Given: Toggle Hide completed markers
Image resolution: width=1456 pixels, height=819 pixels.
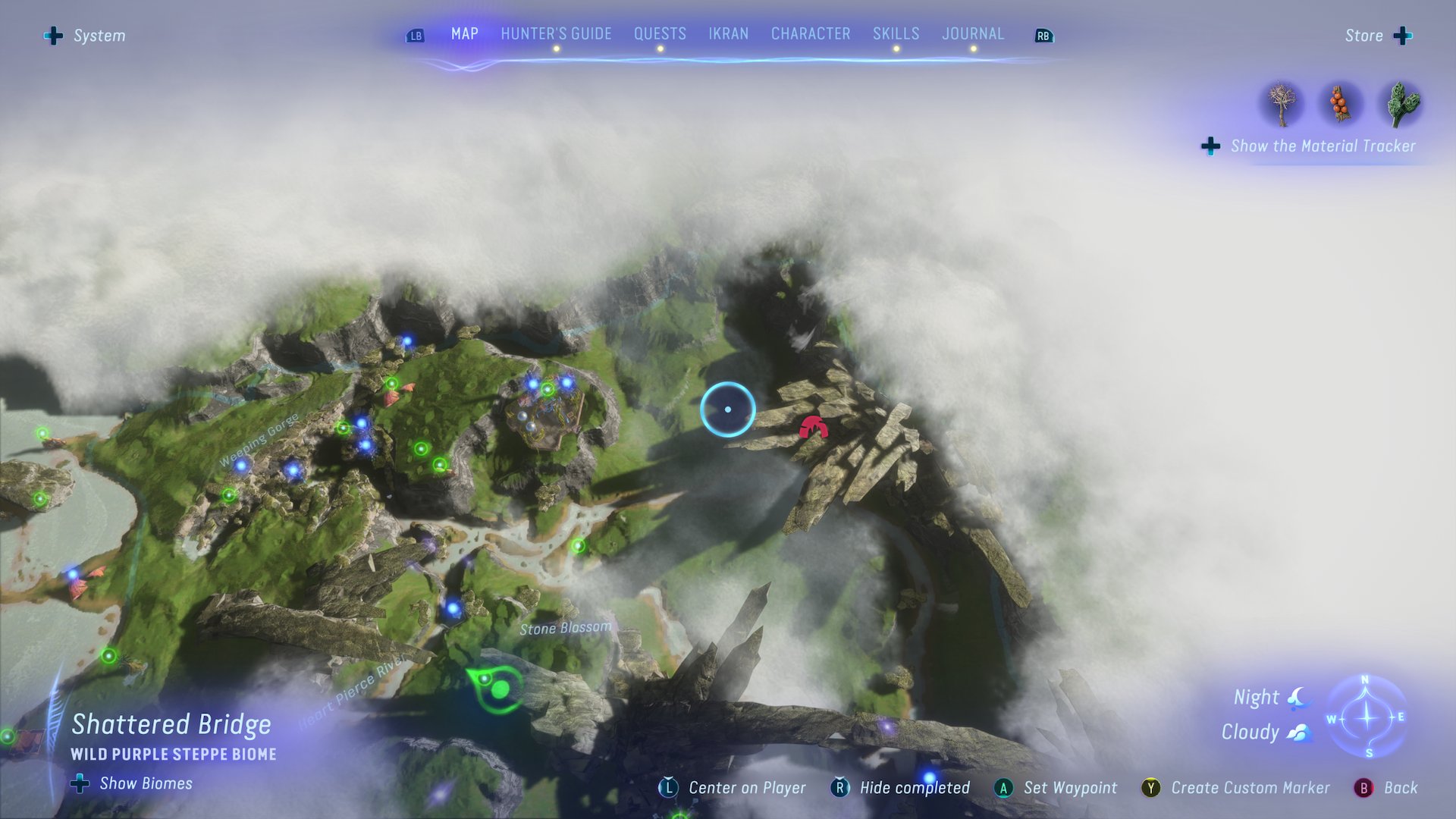Looking at the screenshot, I should [901, 788].
